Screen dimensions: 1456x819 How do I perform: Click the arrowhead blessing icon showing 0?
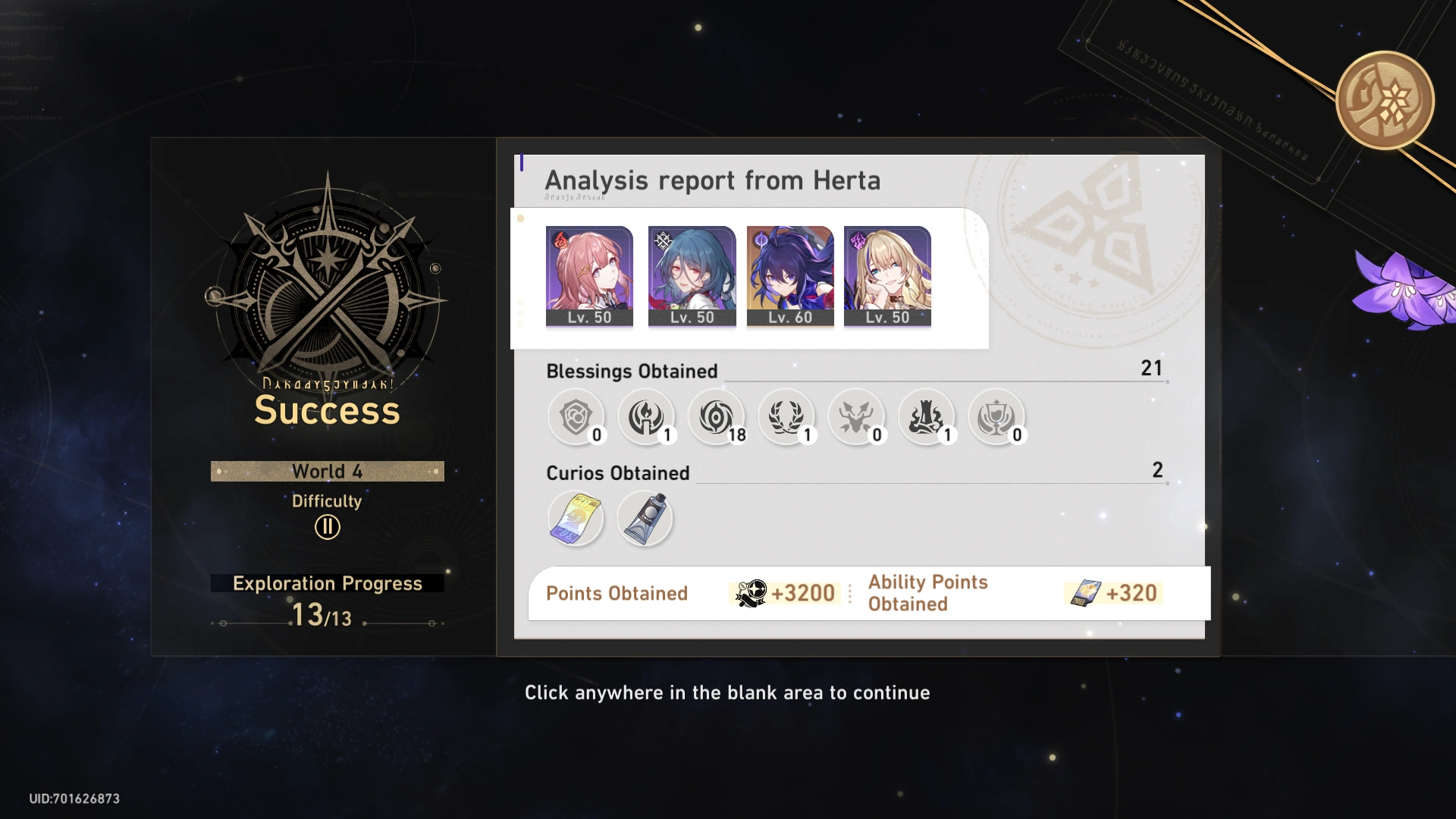pyautogui.click(x=857, y=418)
